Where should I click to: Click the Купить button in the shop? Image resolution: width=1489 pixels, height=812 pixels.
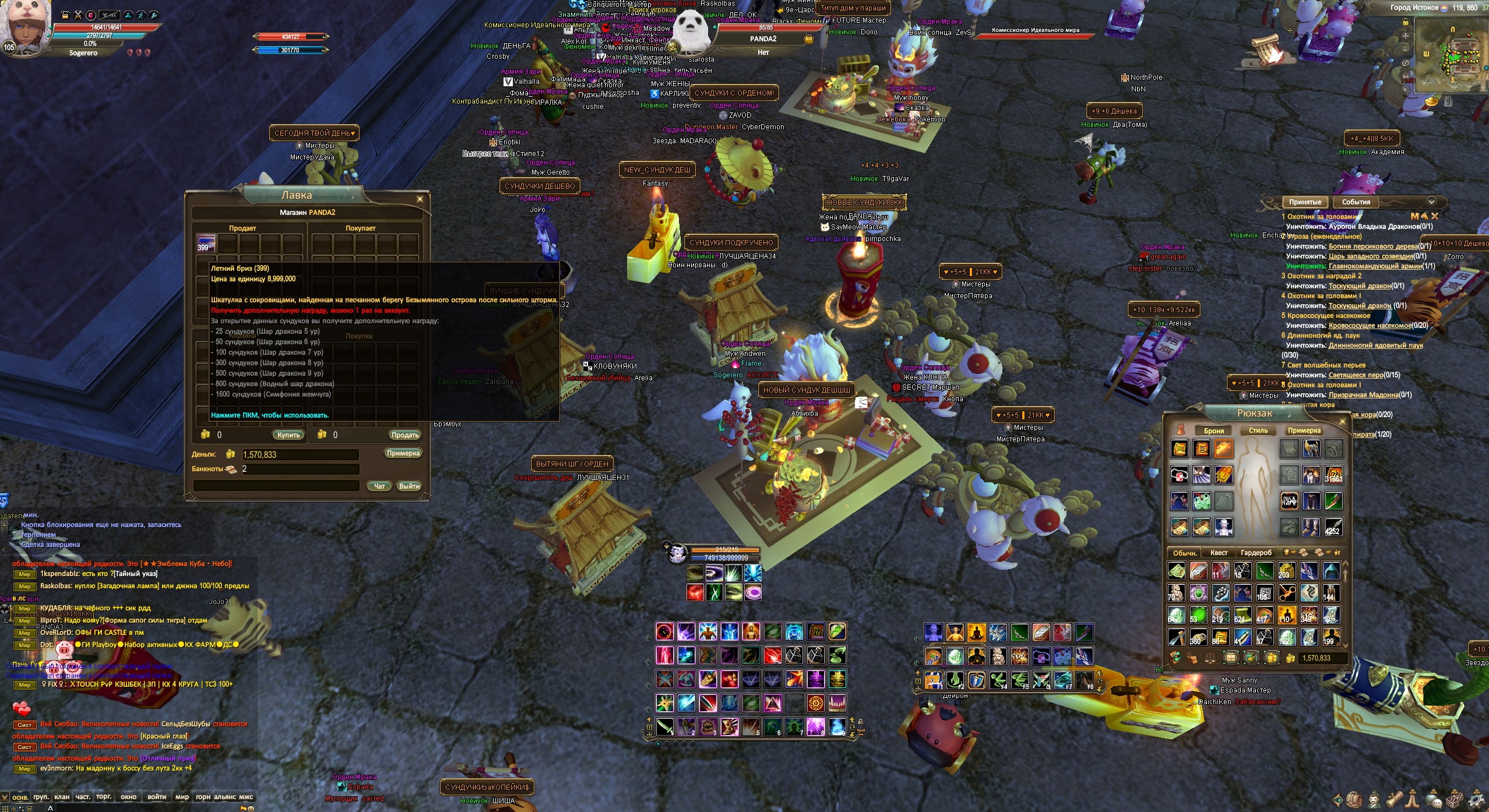tap(288, 435)
